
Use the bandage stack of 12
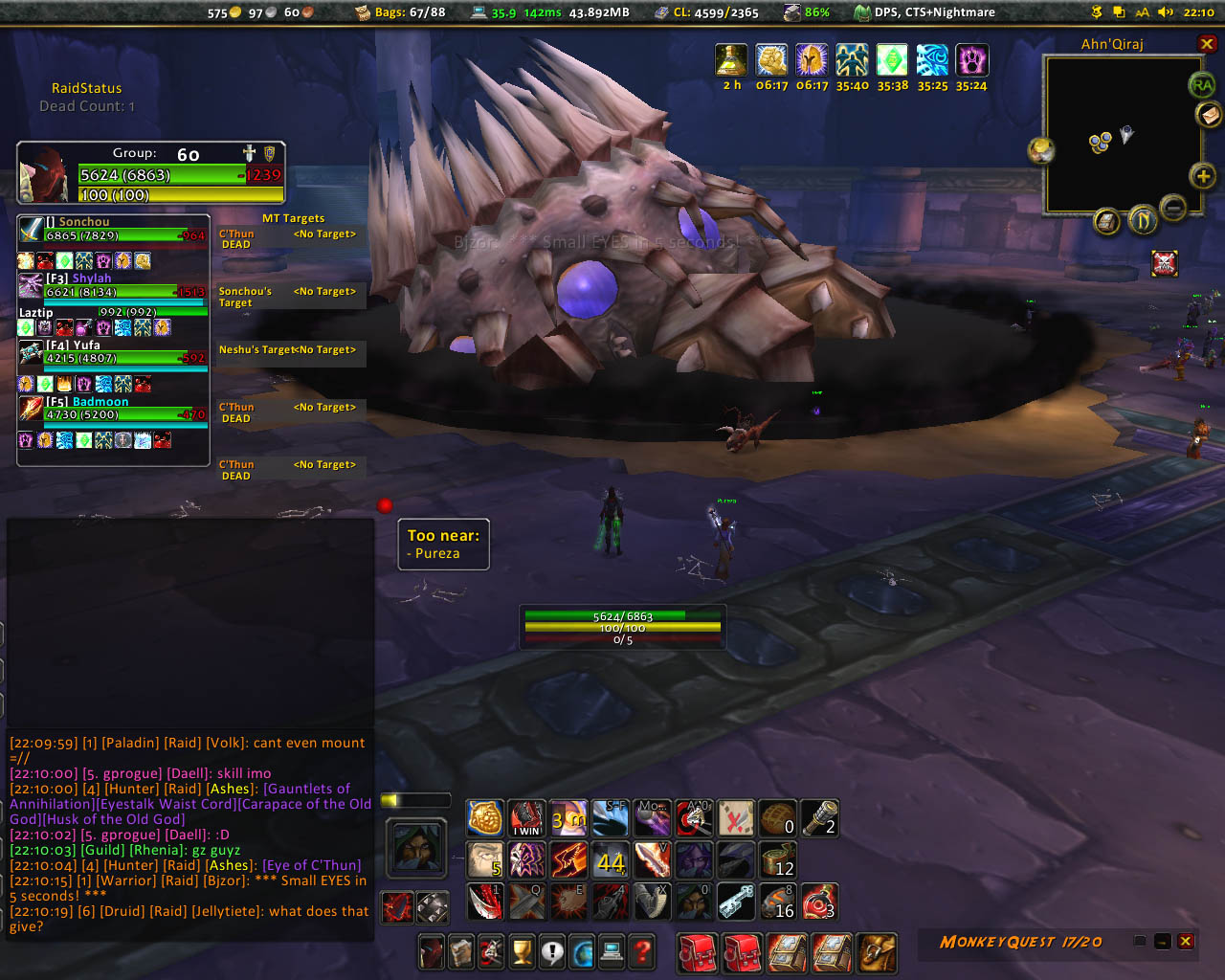tap(777, 859)
